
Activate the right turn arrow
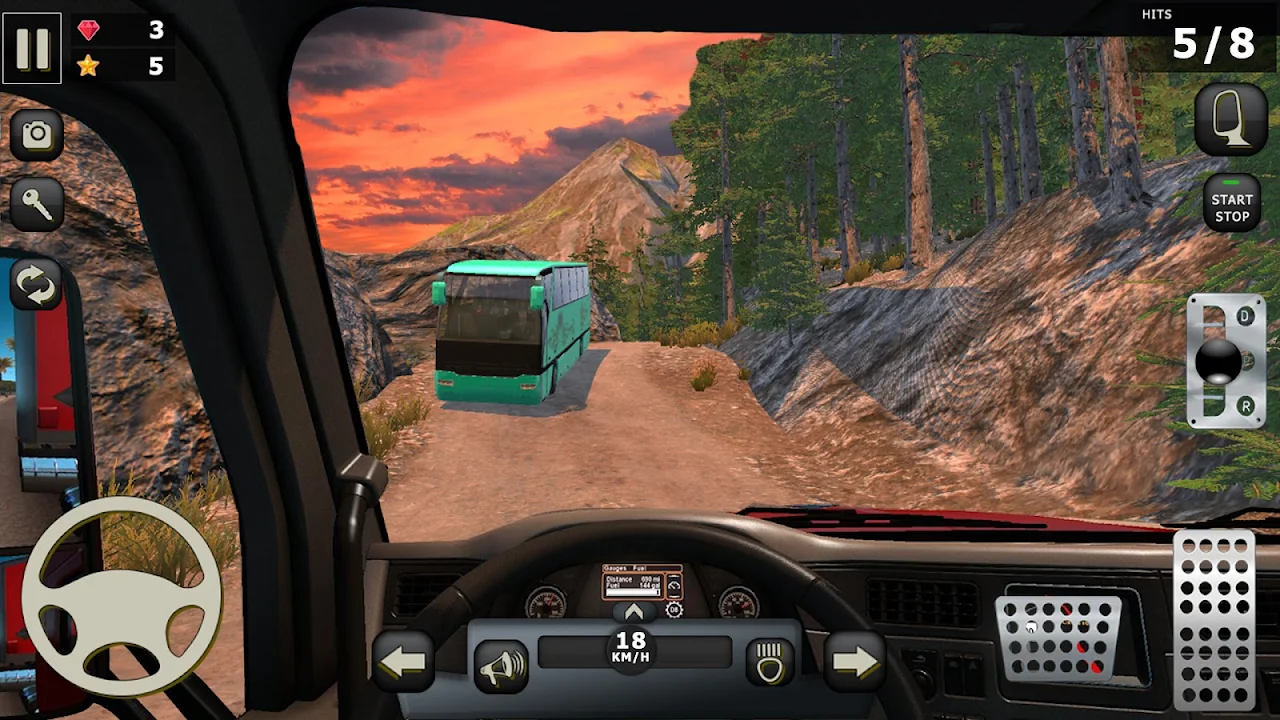[853, 661]
